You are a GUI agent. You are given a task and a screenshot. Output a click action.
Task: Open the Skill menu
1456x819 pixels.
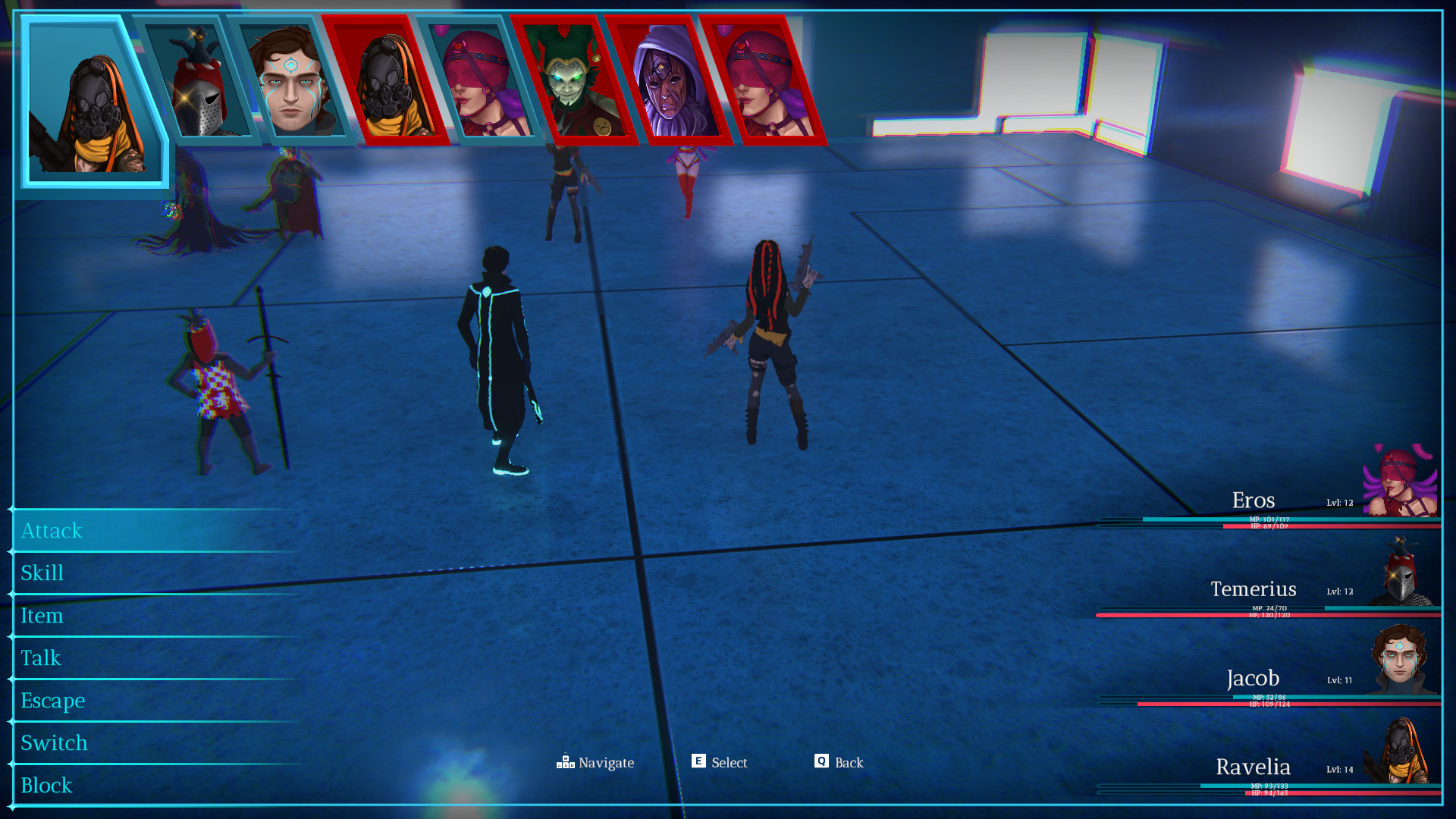click(x=42, y=573)
